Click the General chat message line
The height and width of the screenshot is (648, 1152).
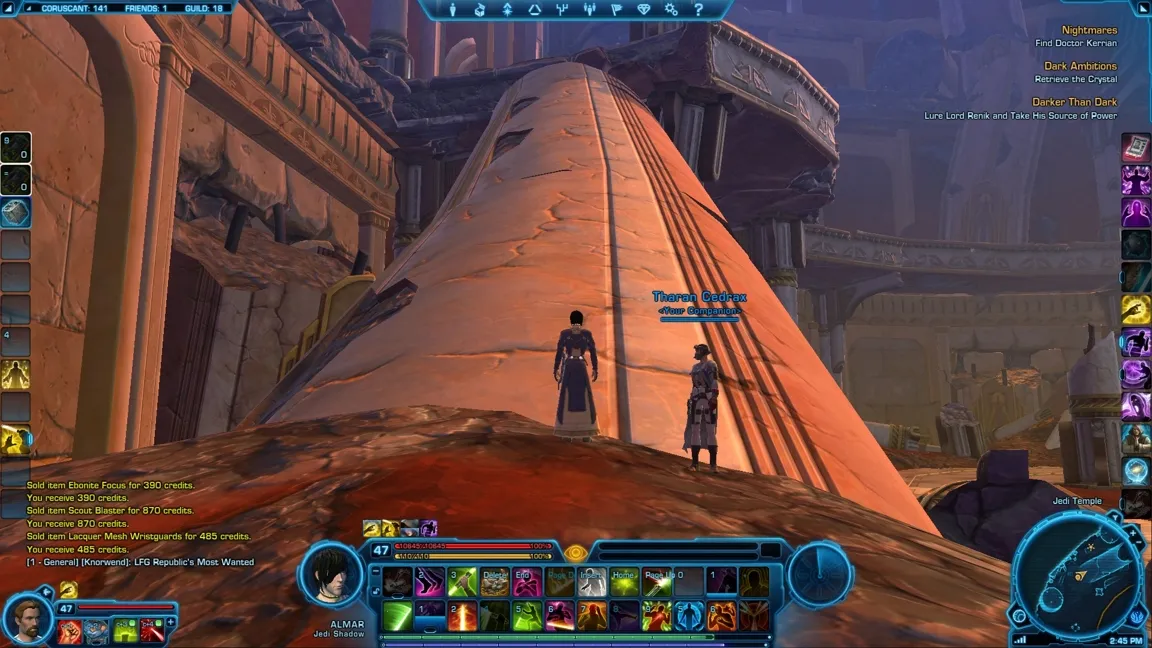click(140, 563)
